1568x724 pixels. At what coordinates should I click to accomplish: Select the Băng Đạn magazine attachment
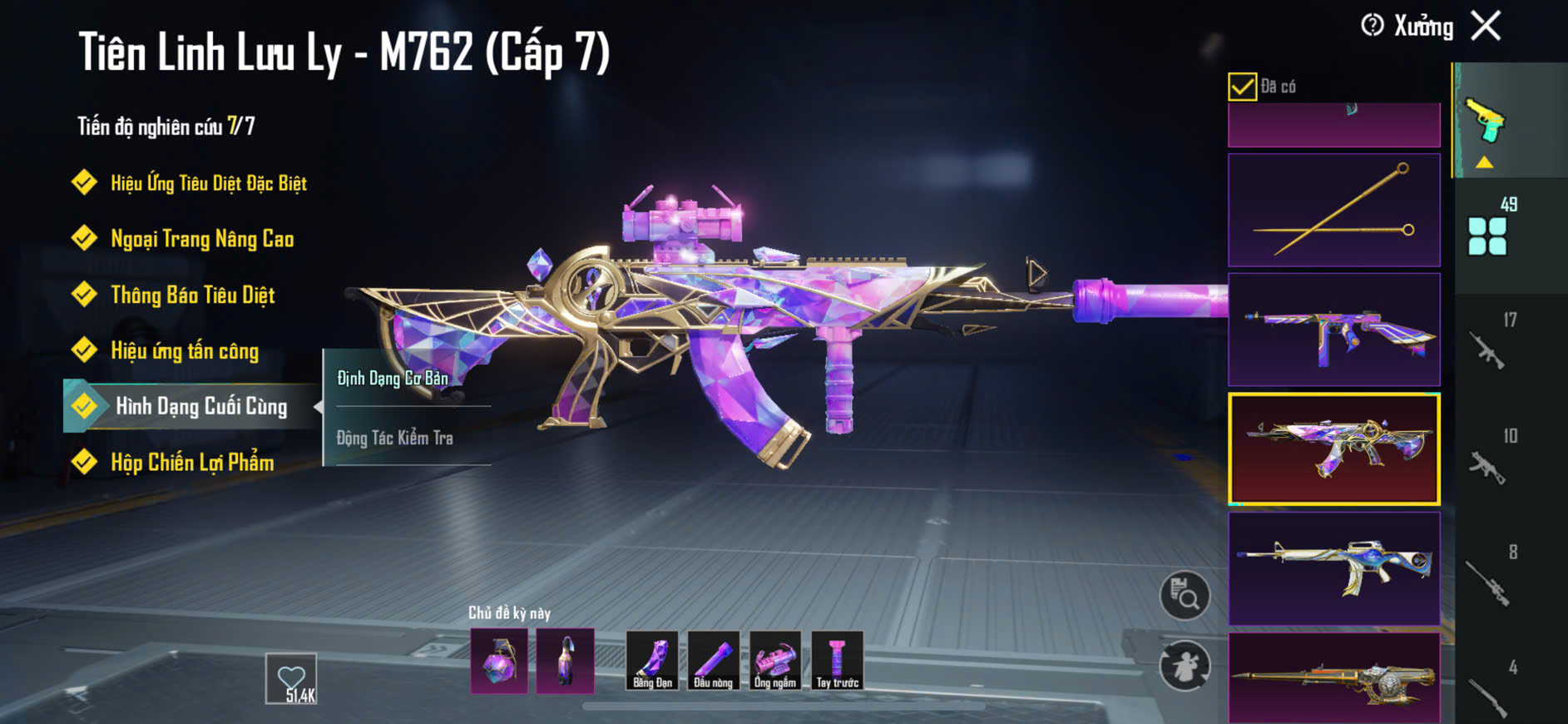[x=652, y=661]
